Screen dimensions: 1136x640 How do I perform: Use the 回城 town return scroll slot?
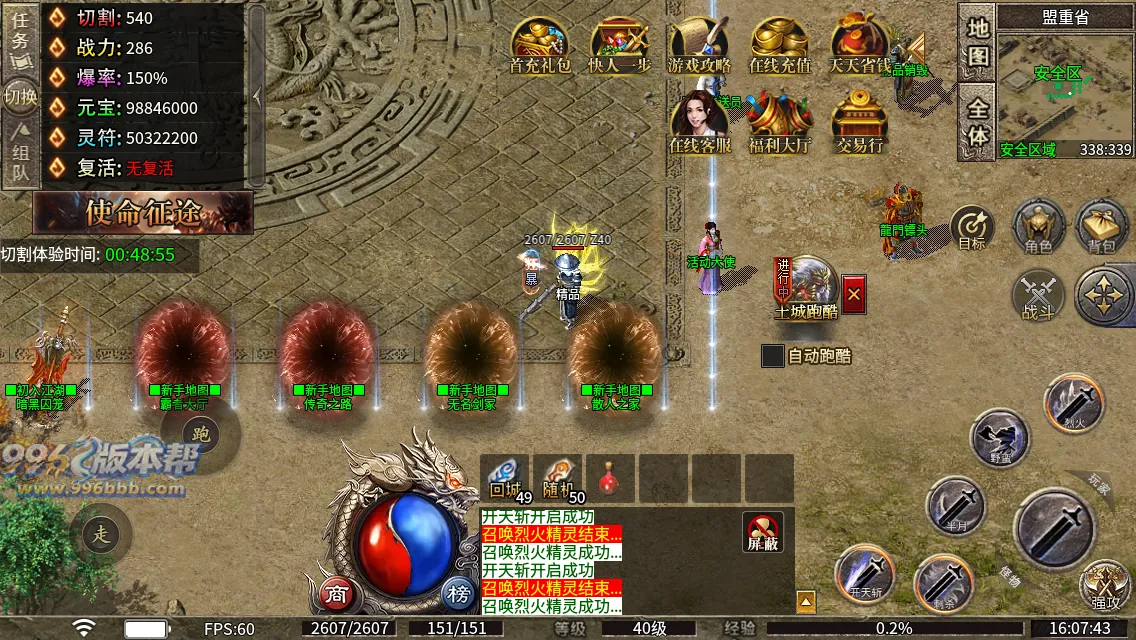click(506, 479)
